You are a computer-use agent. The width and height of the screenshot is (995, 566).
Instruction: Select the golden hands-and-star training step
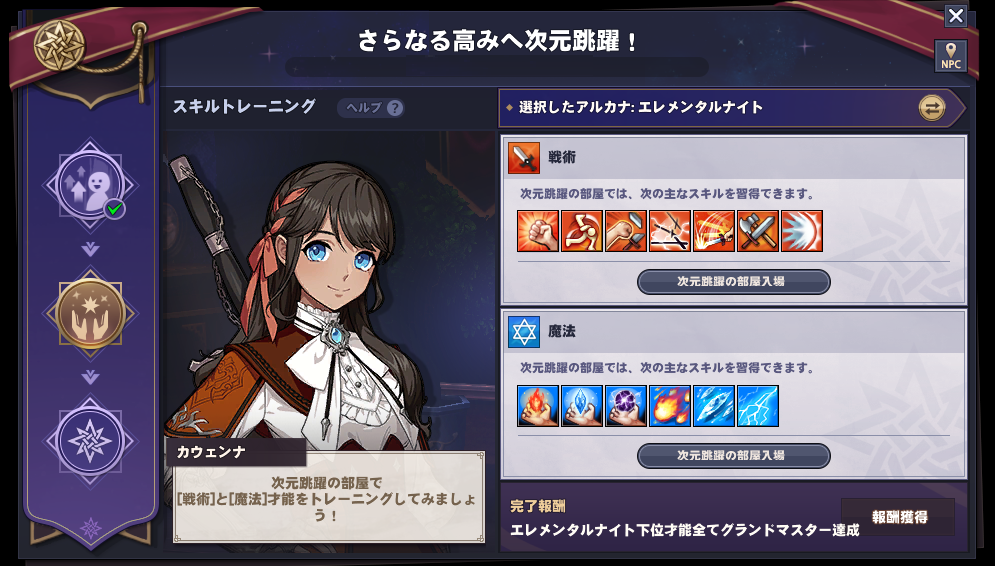[x=90, y=313]
